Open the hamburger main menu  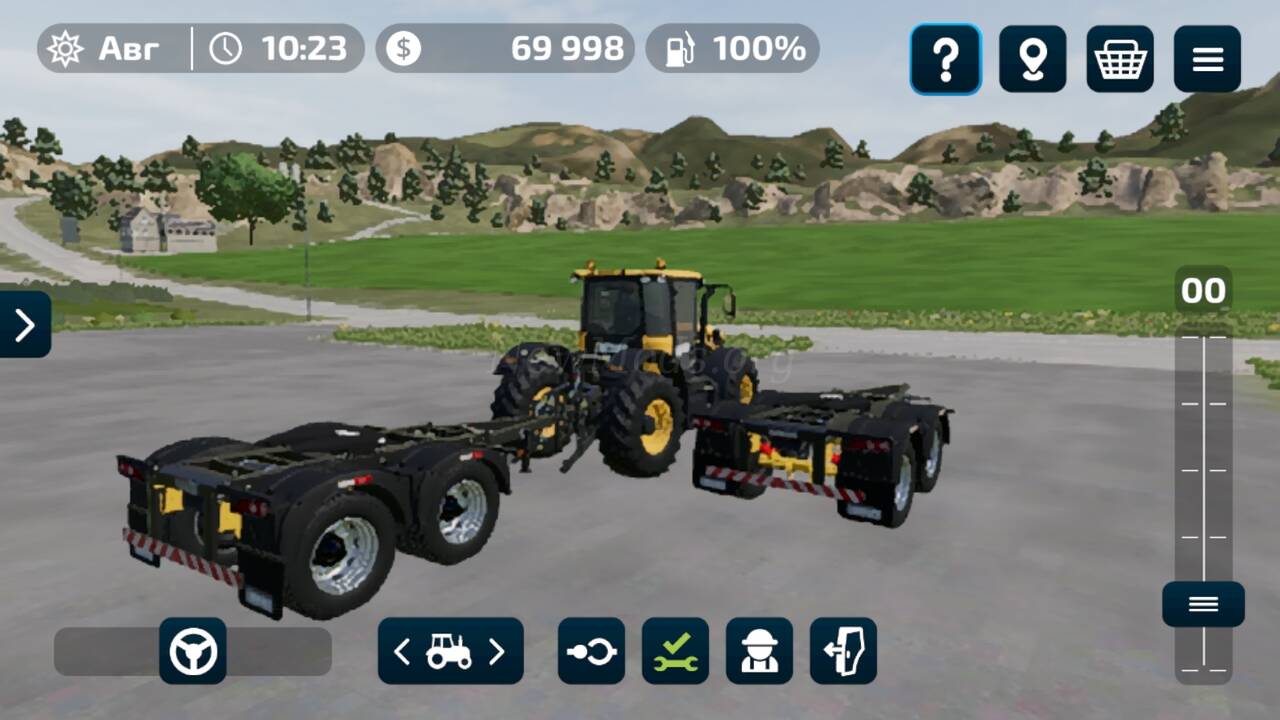tap(1207, 60)
